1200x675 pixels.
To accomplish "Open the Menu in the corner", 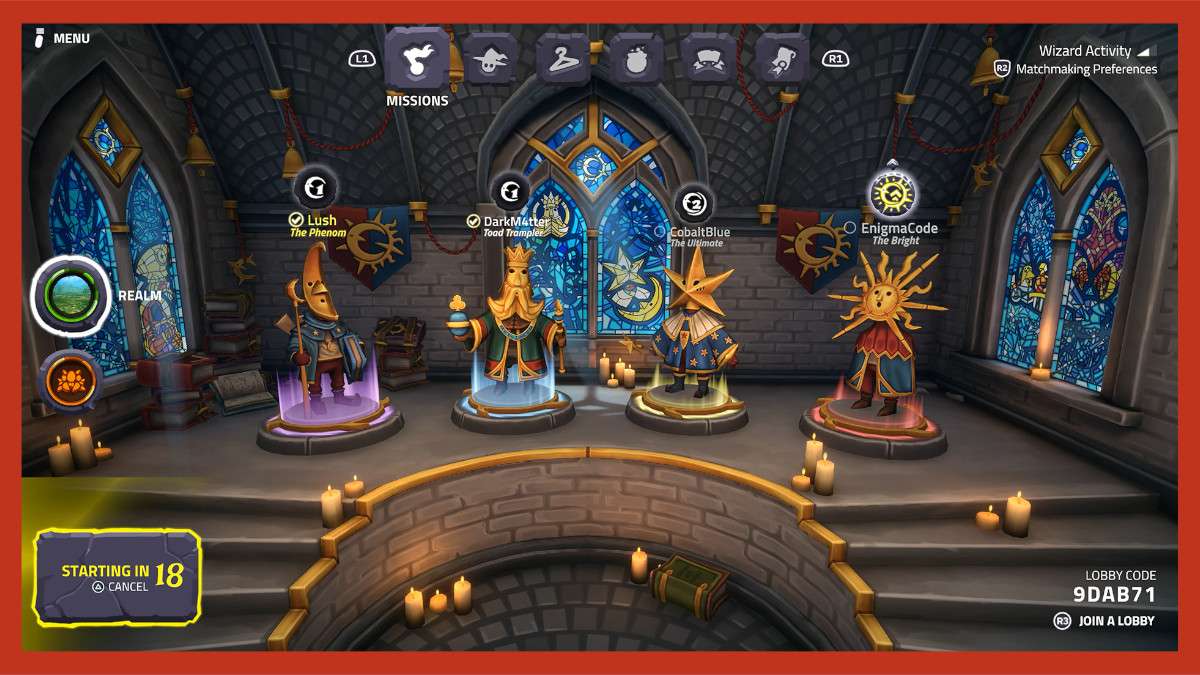I will tap(62, 39).
